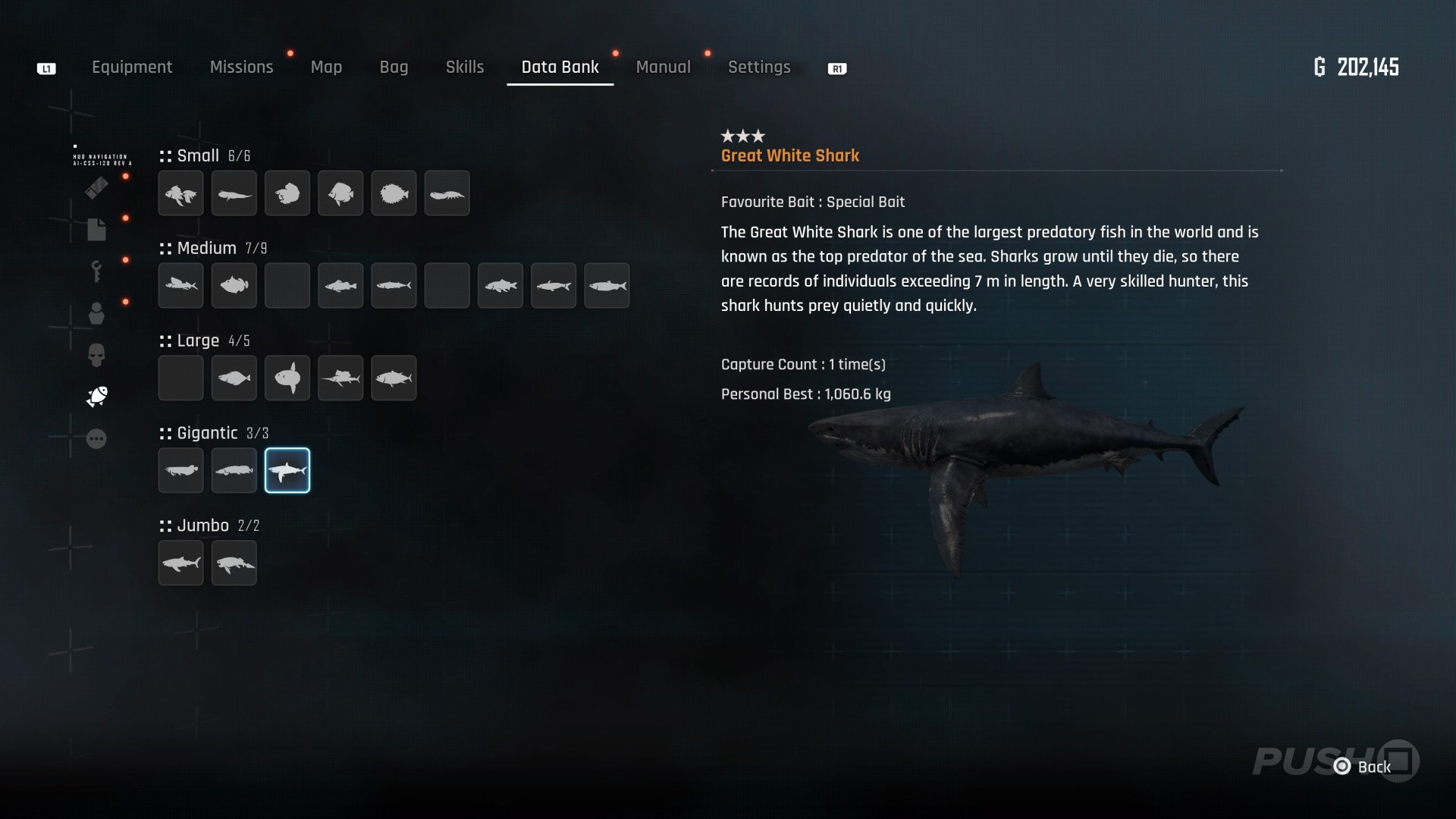
Task: Pick the ocean sunfish entry
Action: pyautogui.click(x=287, y=378)
